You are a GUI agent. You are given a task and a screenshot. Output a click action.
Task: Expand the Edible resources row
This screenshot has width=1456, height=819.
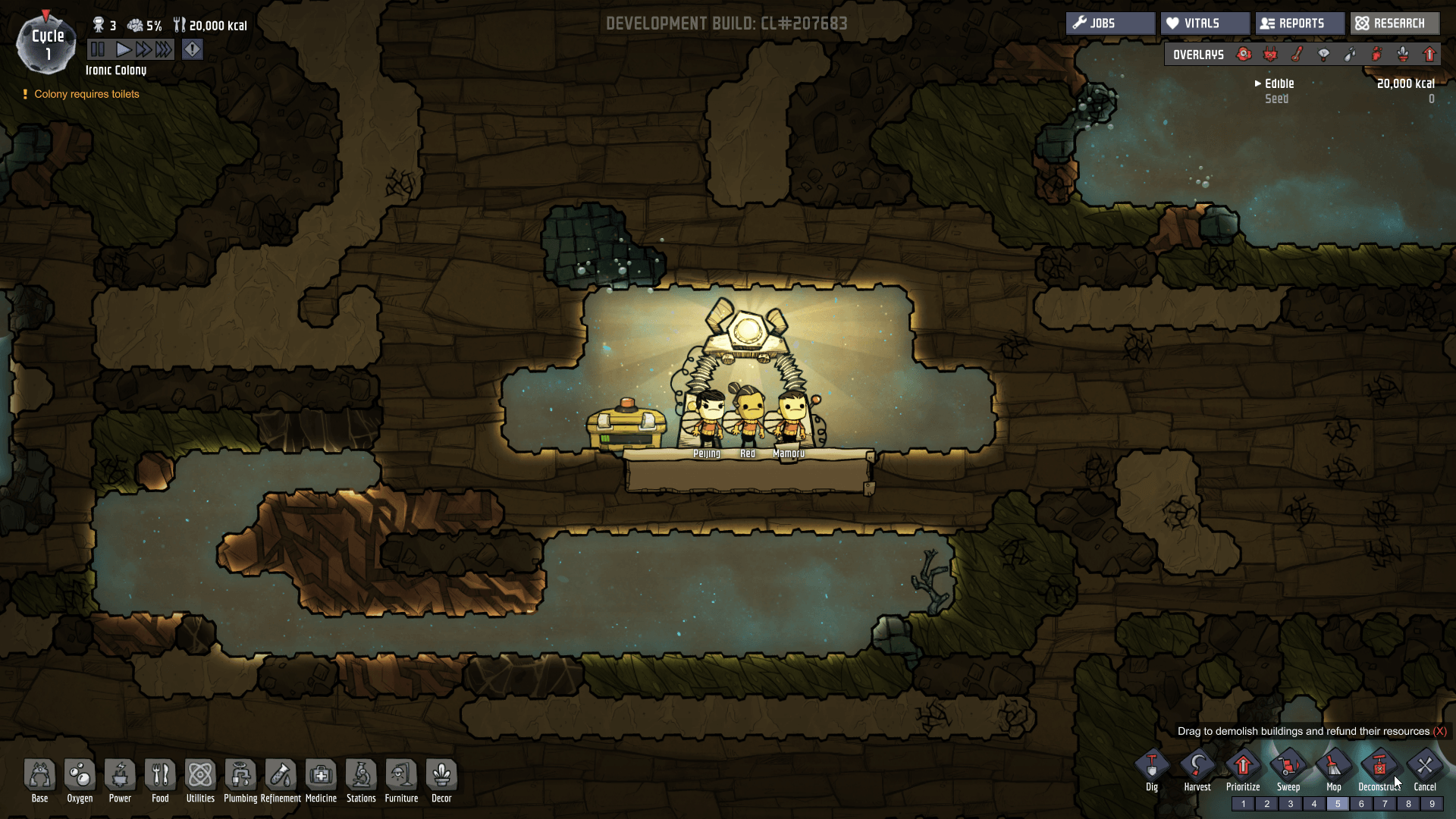coord(1259,83)
